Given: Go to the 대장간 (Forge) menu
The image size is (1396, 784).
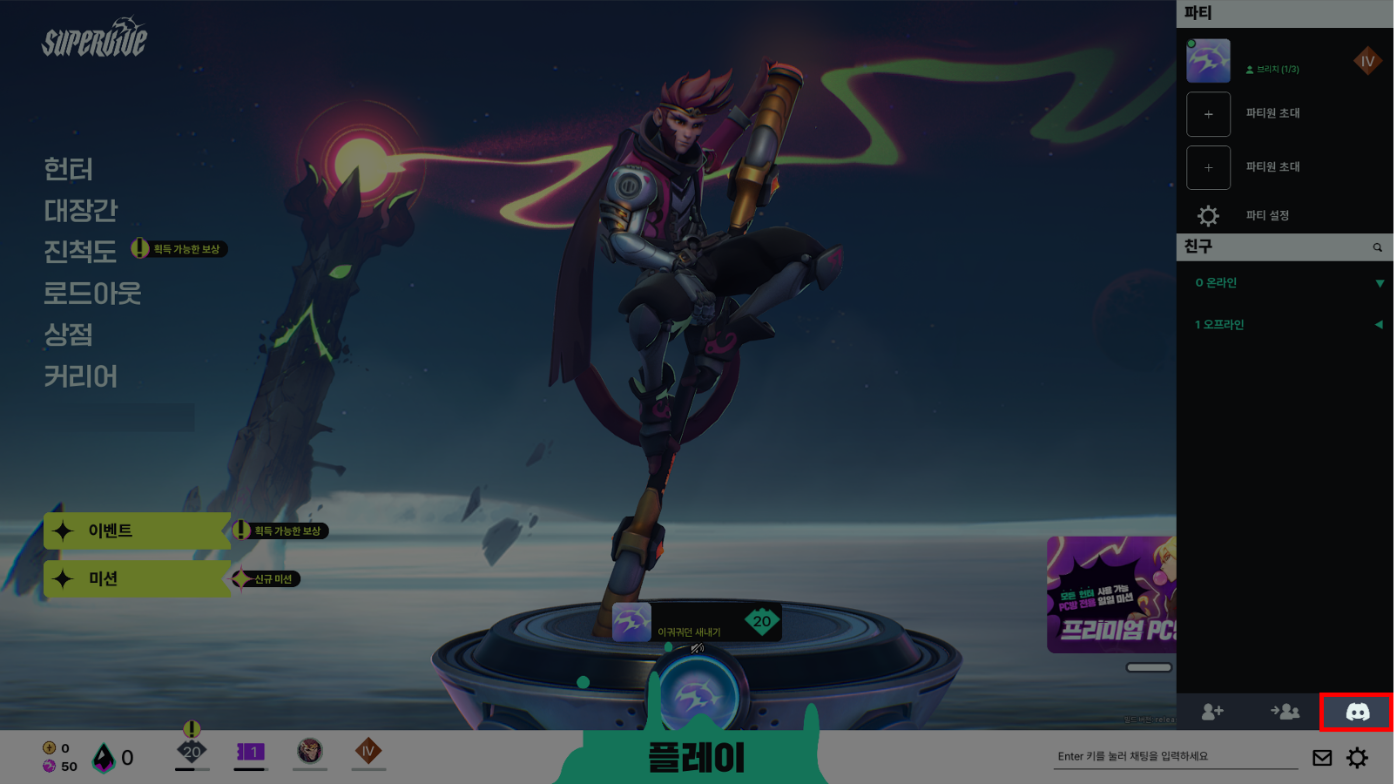Looking at the screenshot, I should point(80,210).
